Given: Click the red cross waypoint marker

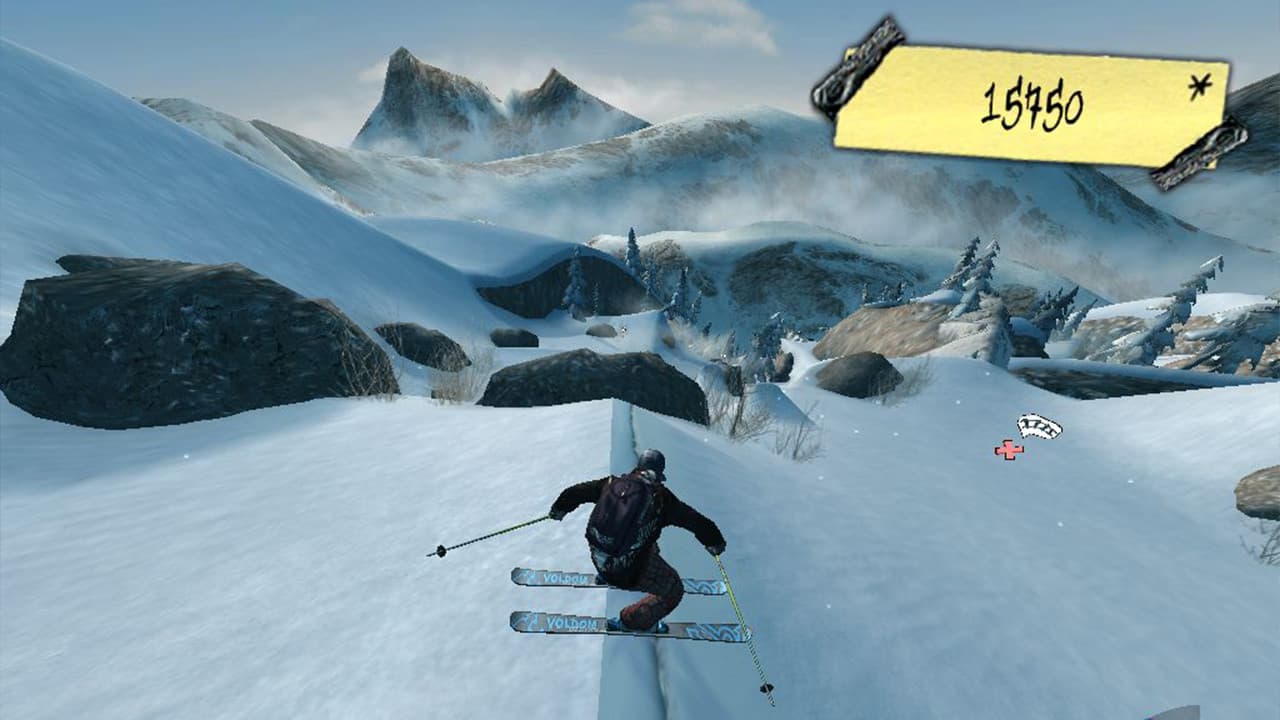Looking at the screenshot, I should (1009, 450).
